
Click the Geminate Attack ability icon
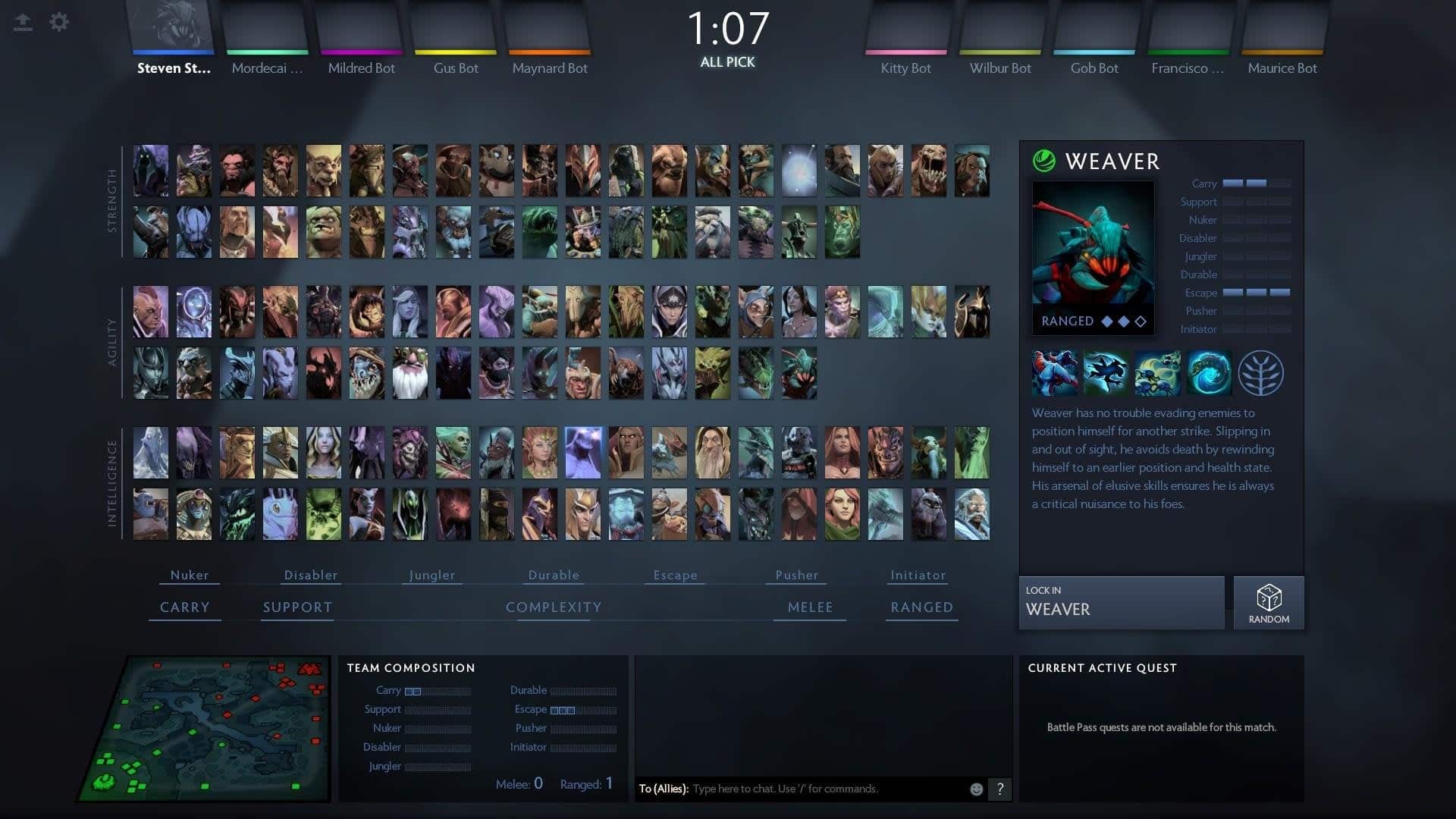(1158, 373)
